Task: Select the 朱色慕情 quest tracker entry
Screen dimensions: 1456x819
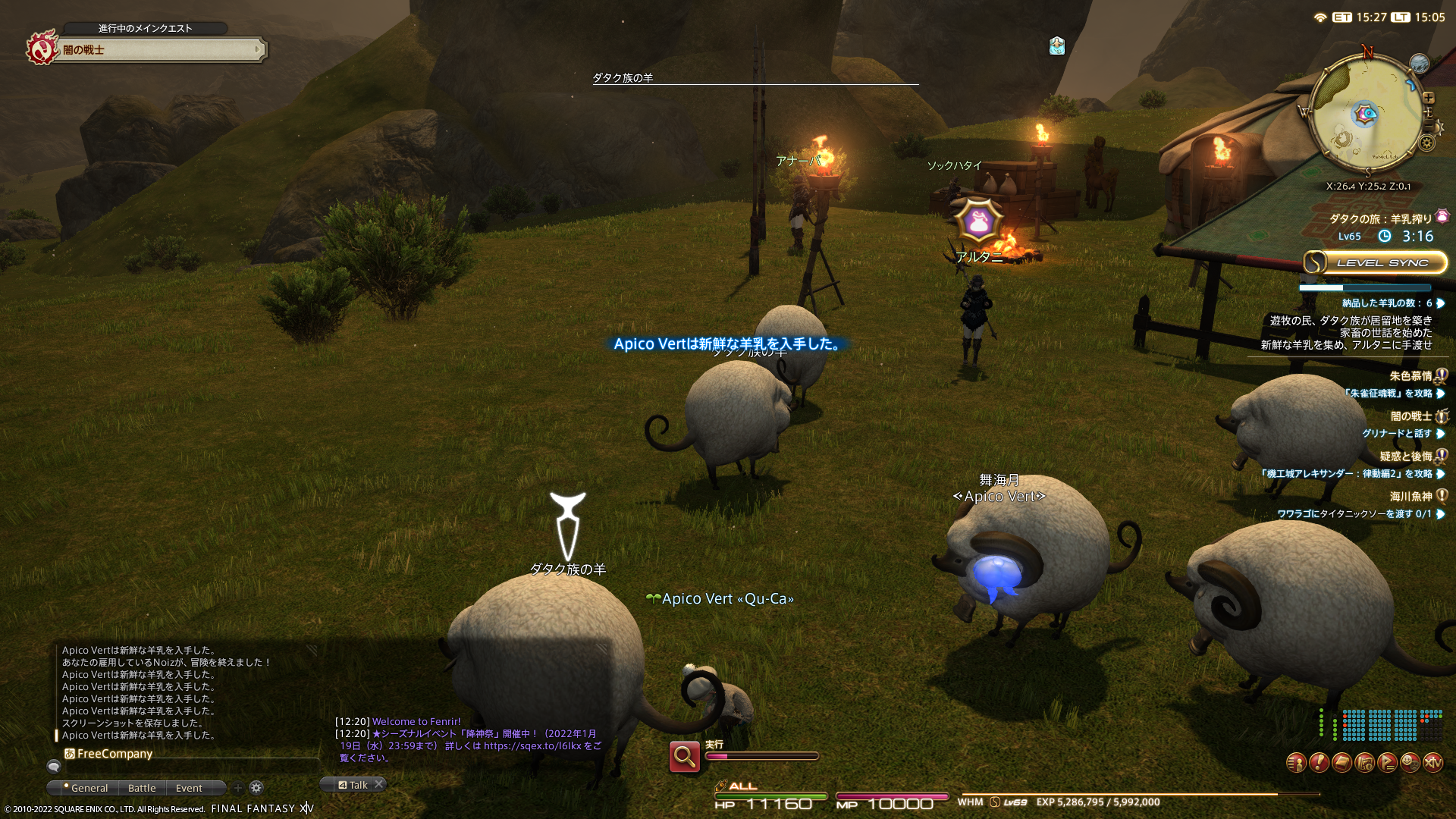Action: tap(1410, 376)
